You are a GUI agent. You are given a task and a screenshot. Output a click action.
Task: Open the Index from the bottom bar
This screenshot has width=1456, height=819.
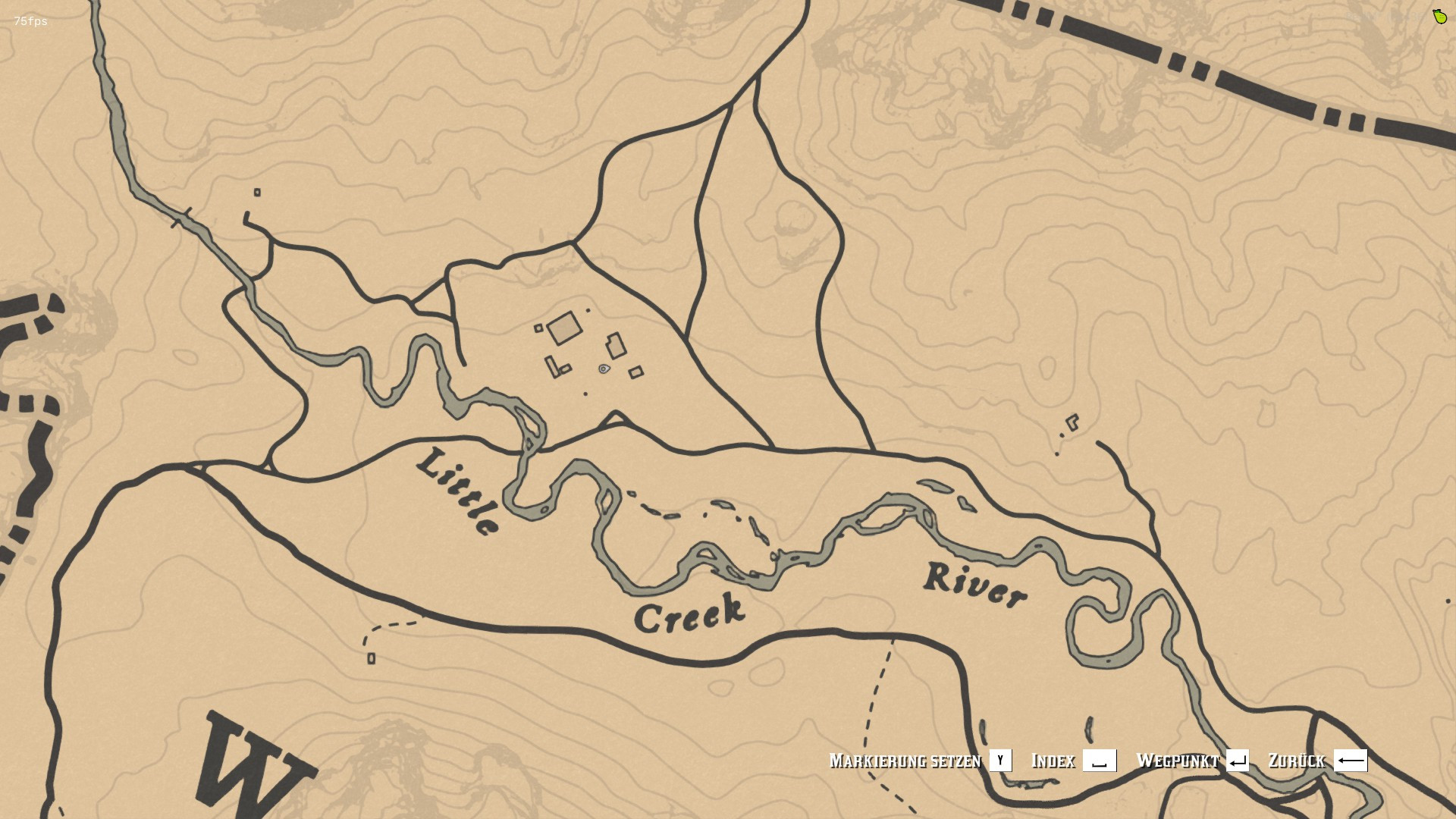click(x=1052, y=761)
